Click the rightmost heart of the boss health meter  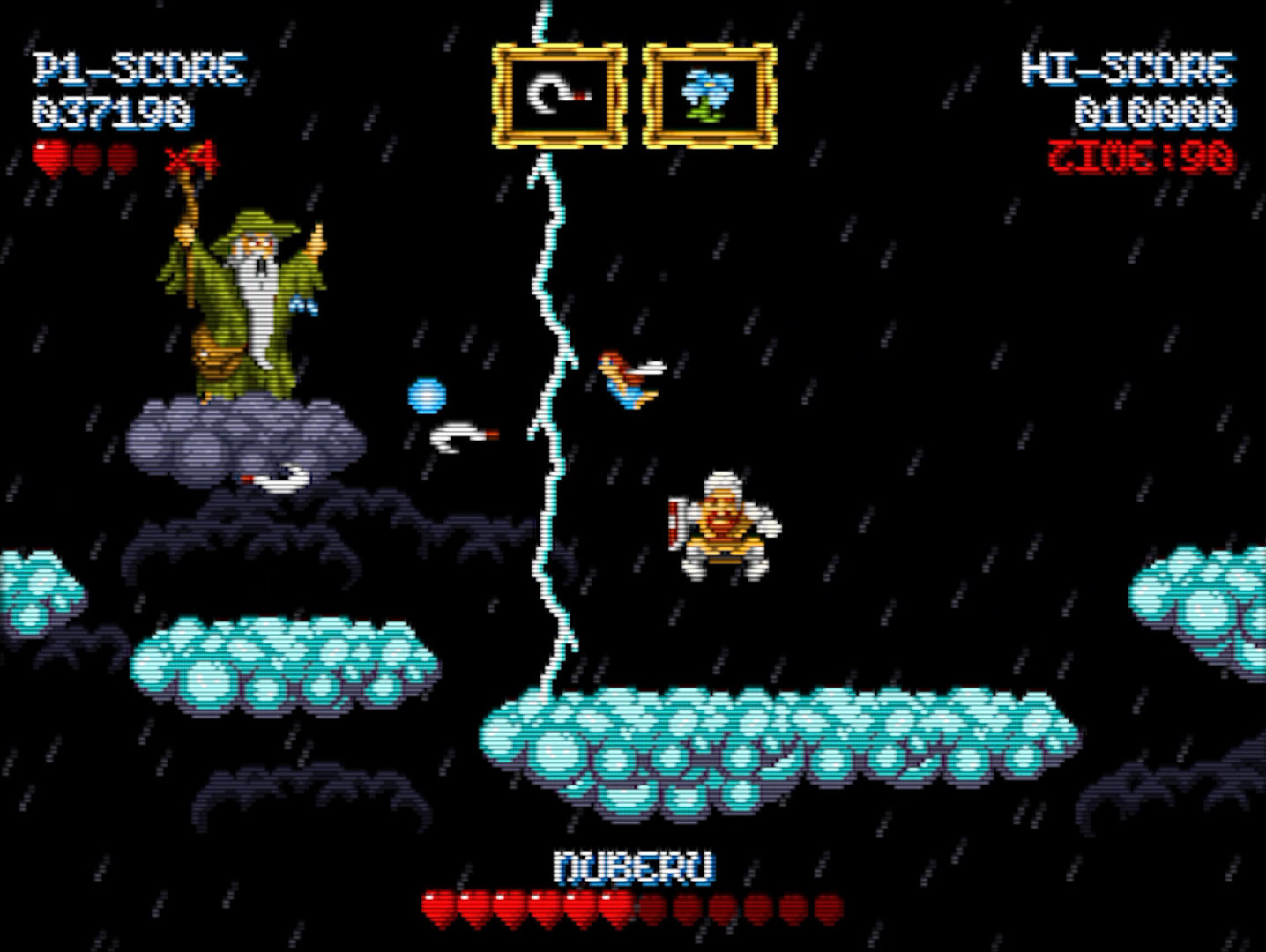point(827,906)
